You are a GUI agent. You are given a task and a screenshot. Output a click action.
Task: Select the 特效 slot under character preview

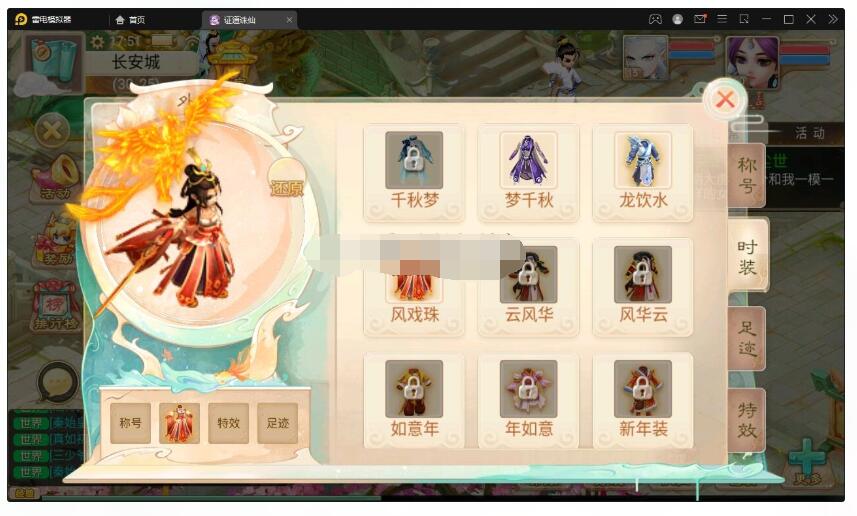pos(228,423)
